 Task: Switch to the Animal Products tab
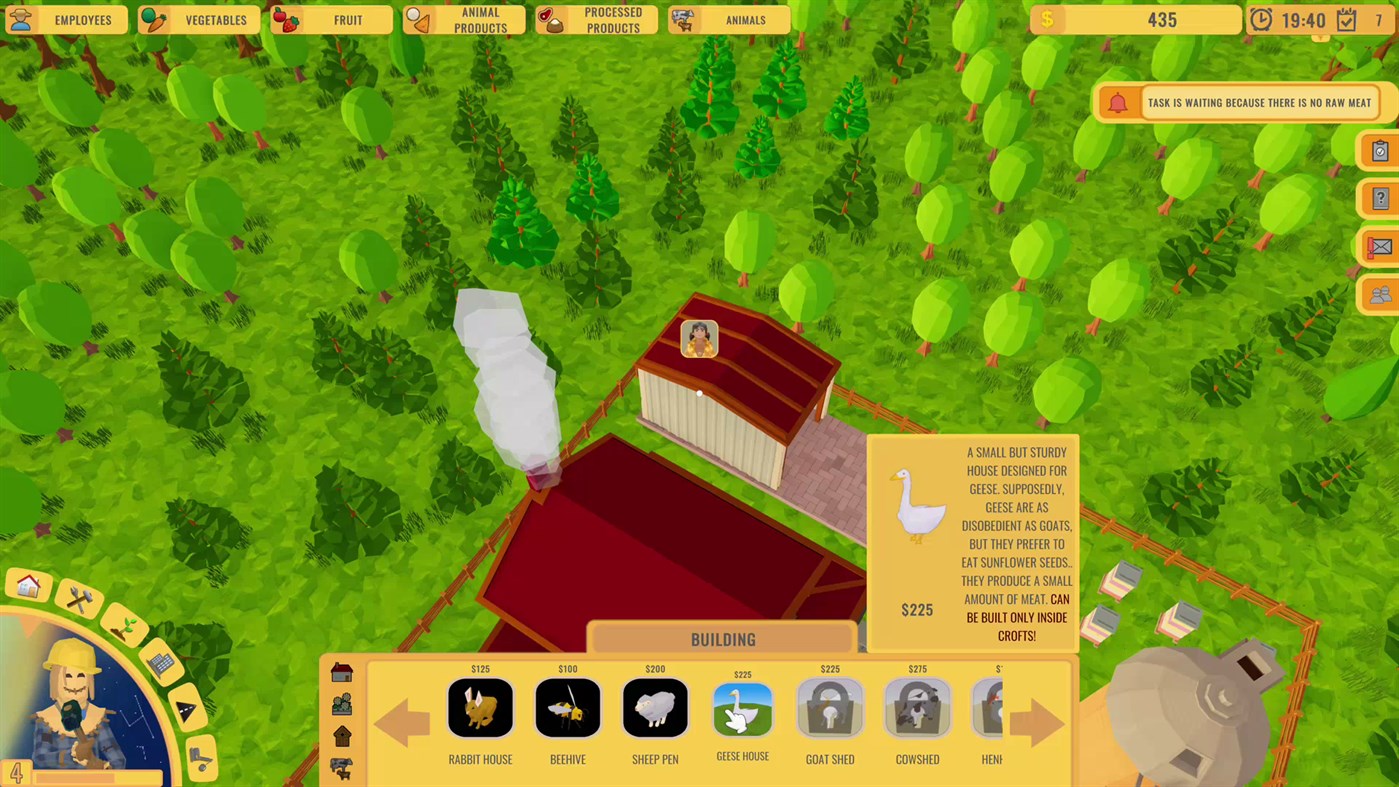tap(463, 20)
